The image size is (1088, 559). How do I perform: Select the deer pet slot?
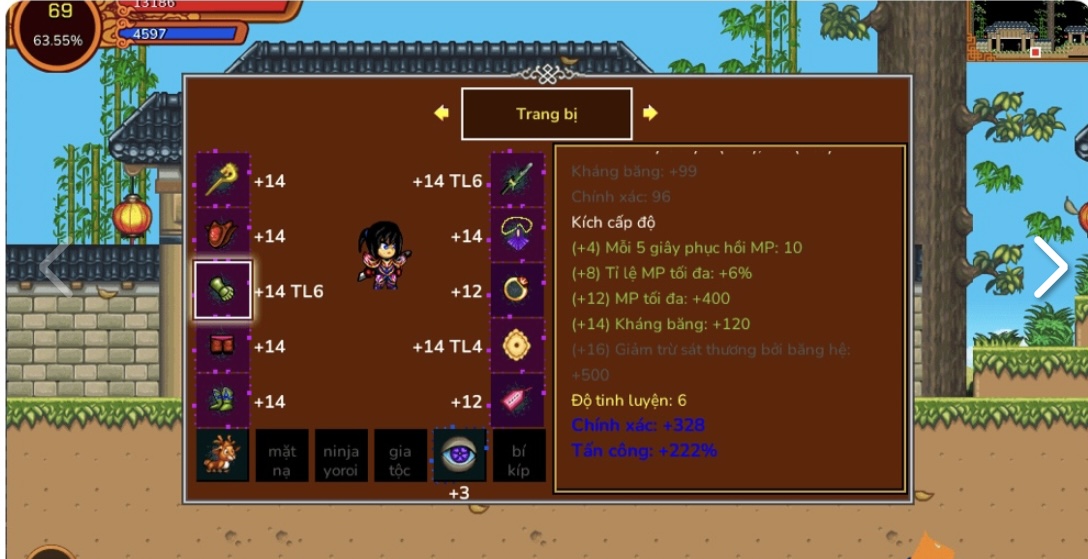(x=222, y=456)
